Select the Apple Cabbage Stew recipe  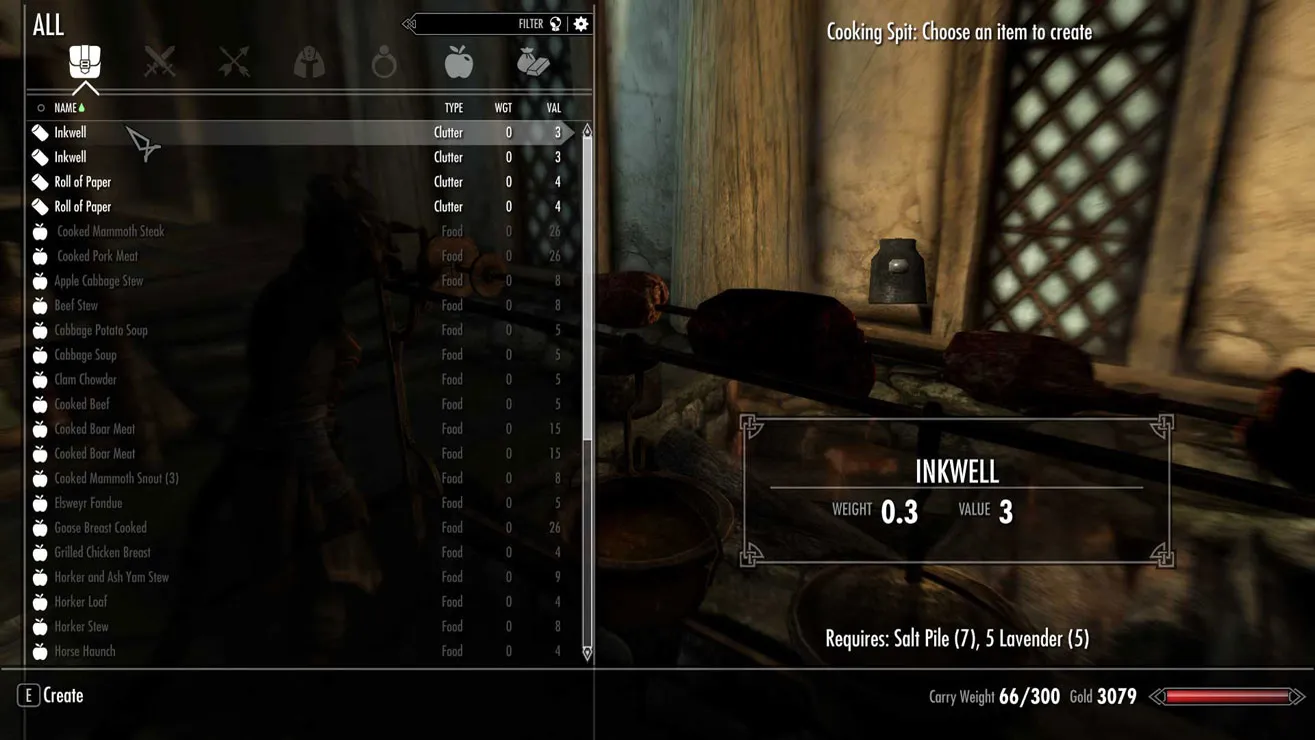(99, 281)
